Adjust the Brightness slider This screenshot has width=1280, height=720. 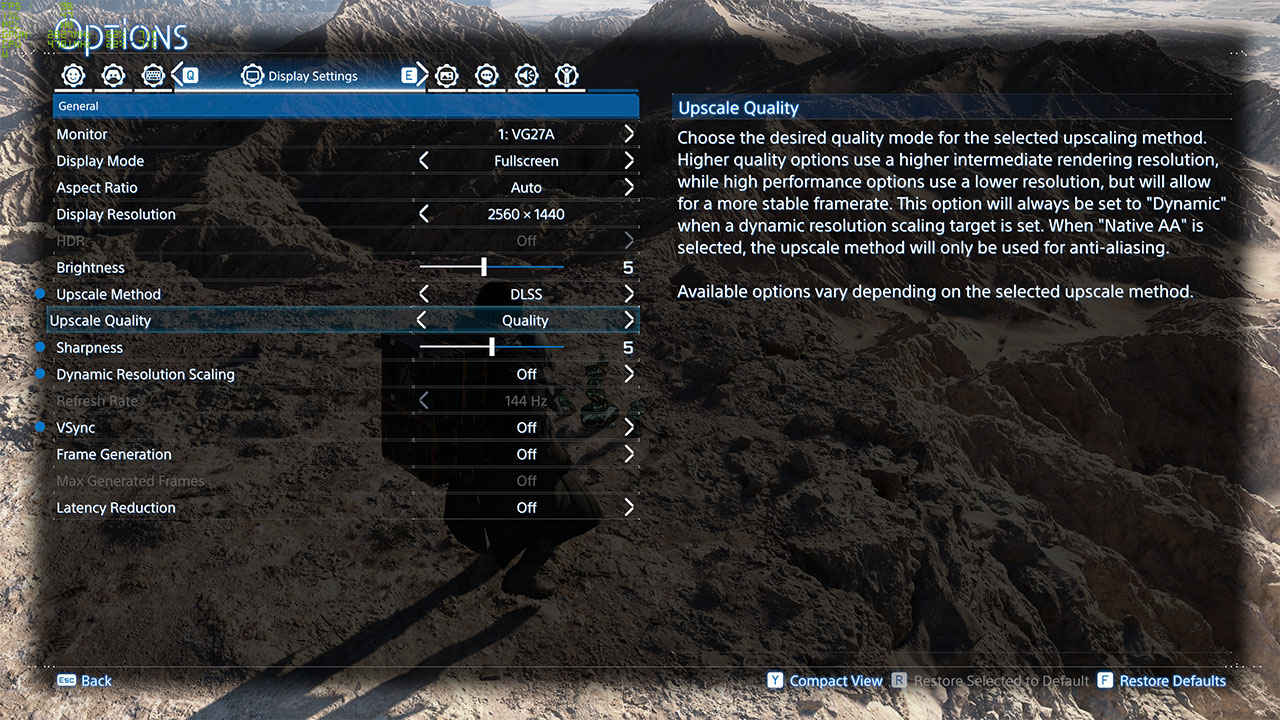click(484, 268)
